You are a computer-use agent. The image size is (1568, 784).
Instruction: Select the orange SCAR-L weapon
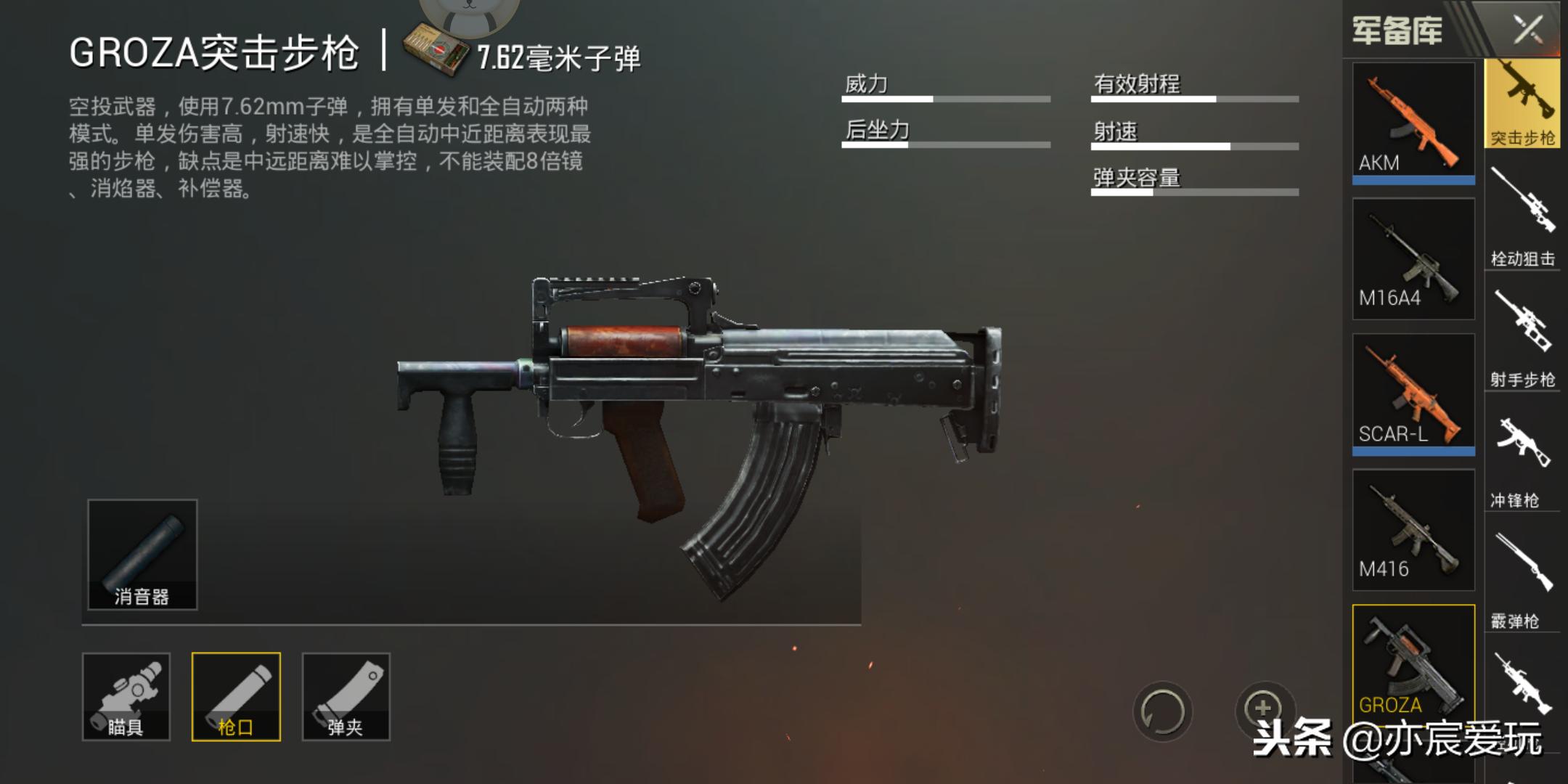(x=1413, y=392)
